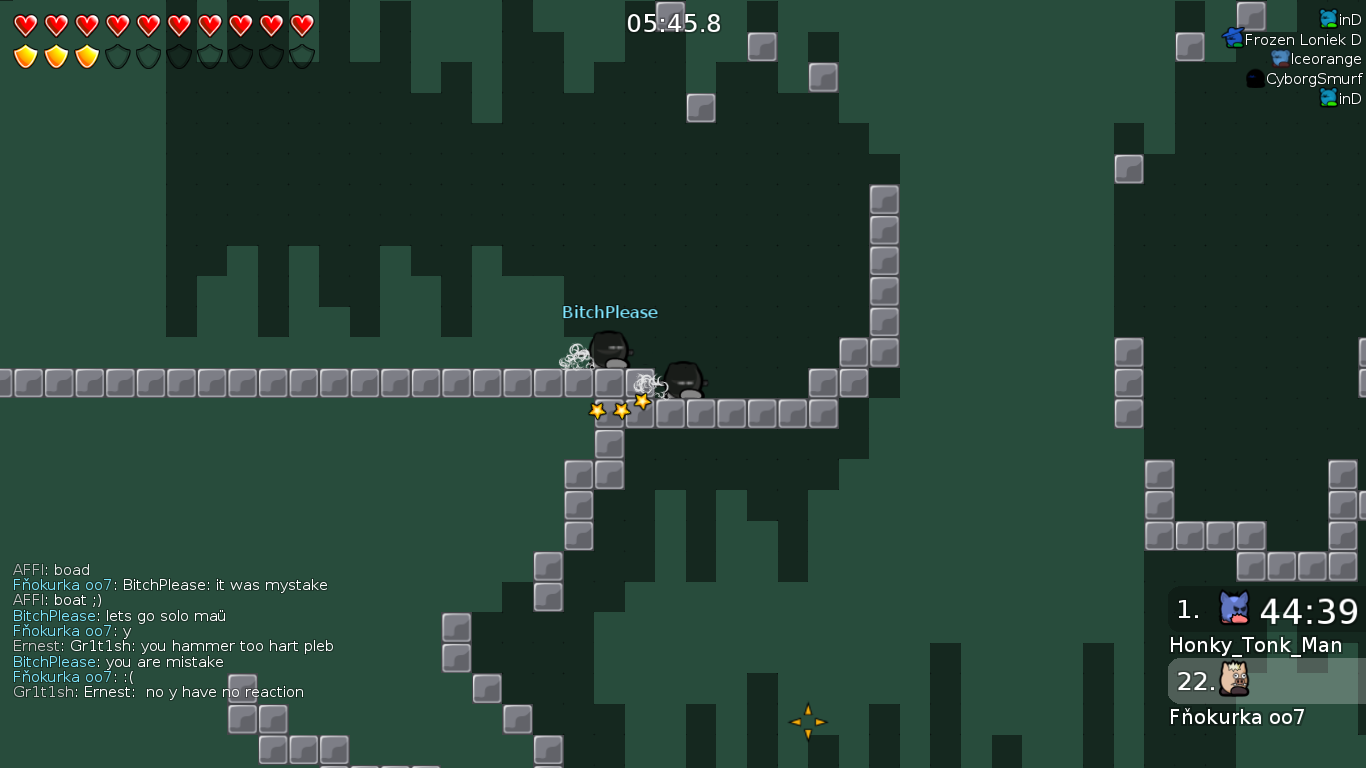This screenshot has height=768, width=1366.
Task: Choose the CyborgSmurf entry in the feed
Action: pos(1313,79)
